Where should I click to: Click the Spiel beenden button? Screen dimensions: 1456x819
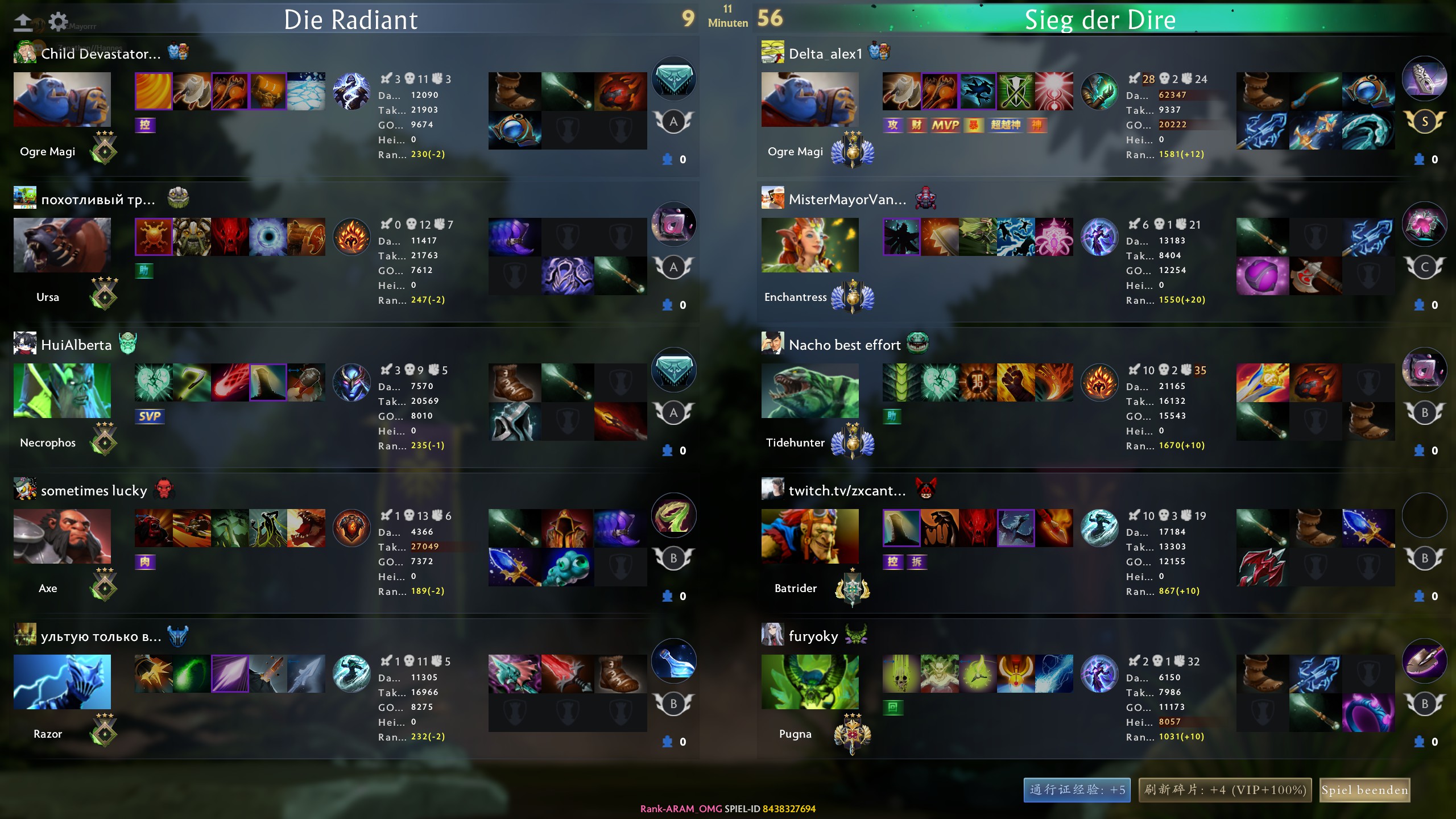1364,790
